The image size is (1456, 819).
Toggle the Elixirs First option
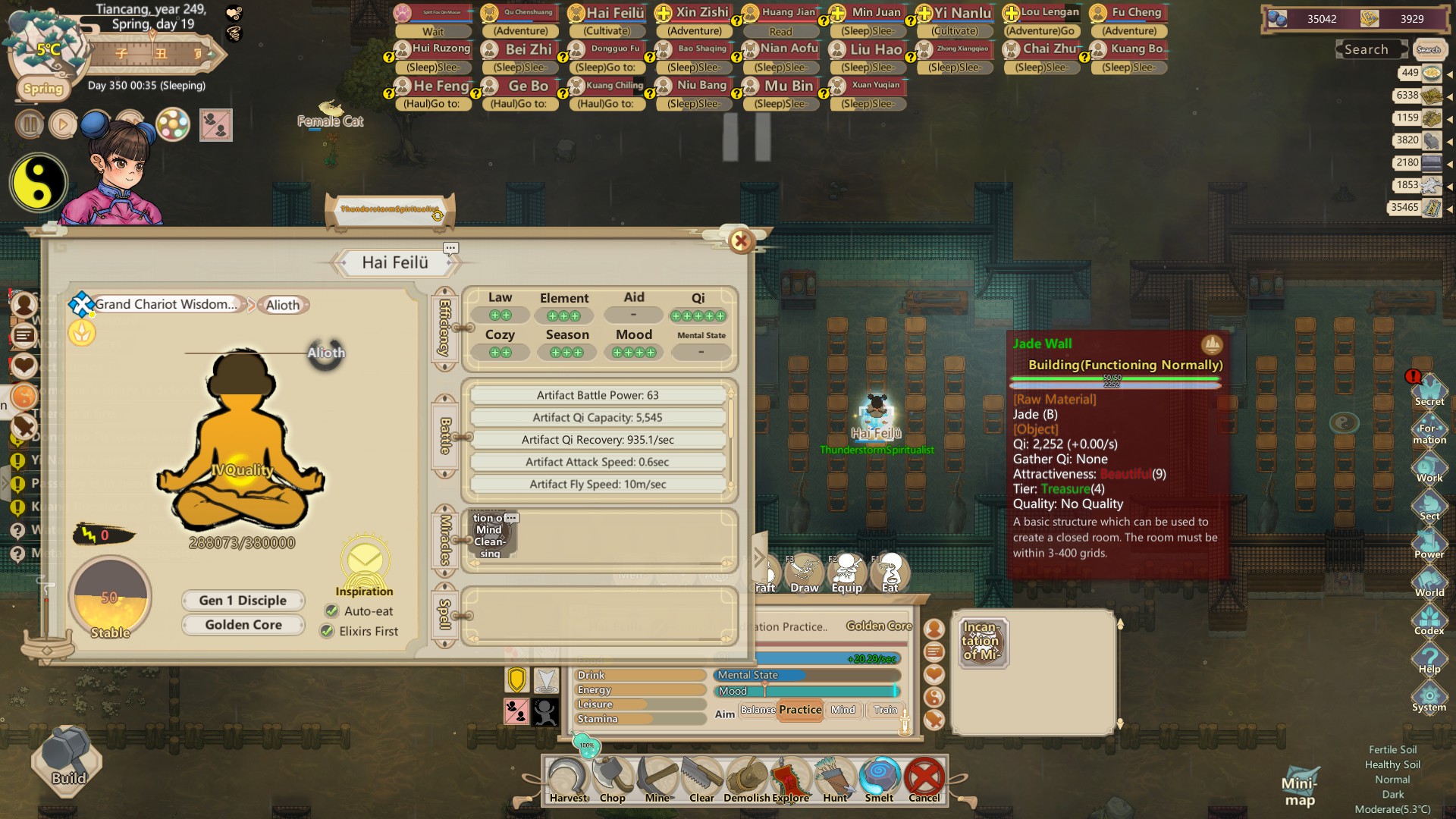[x=328, y=631]
